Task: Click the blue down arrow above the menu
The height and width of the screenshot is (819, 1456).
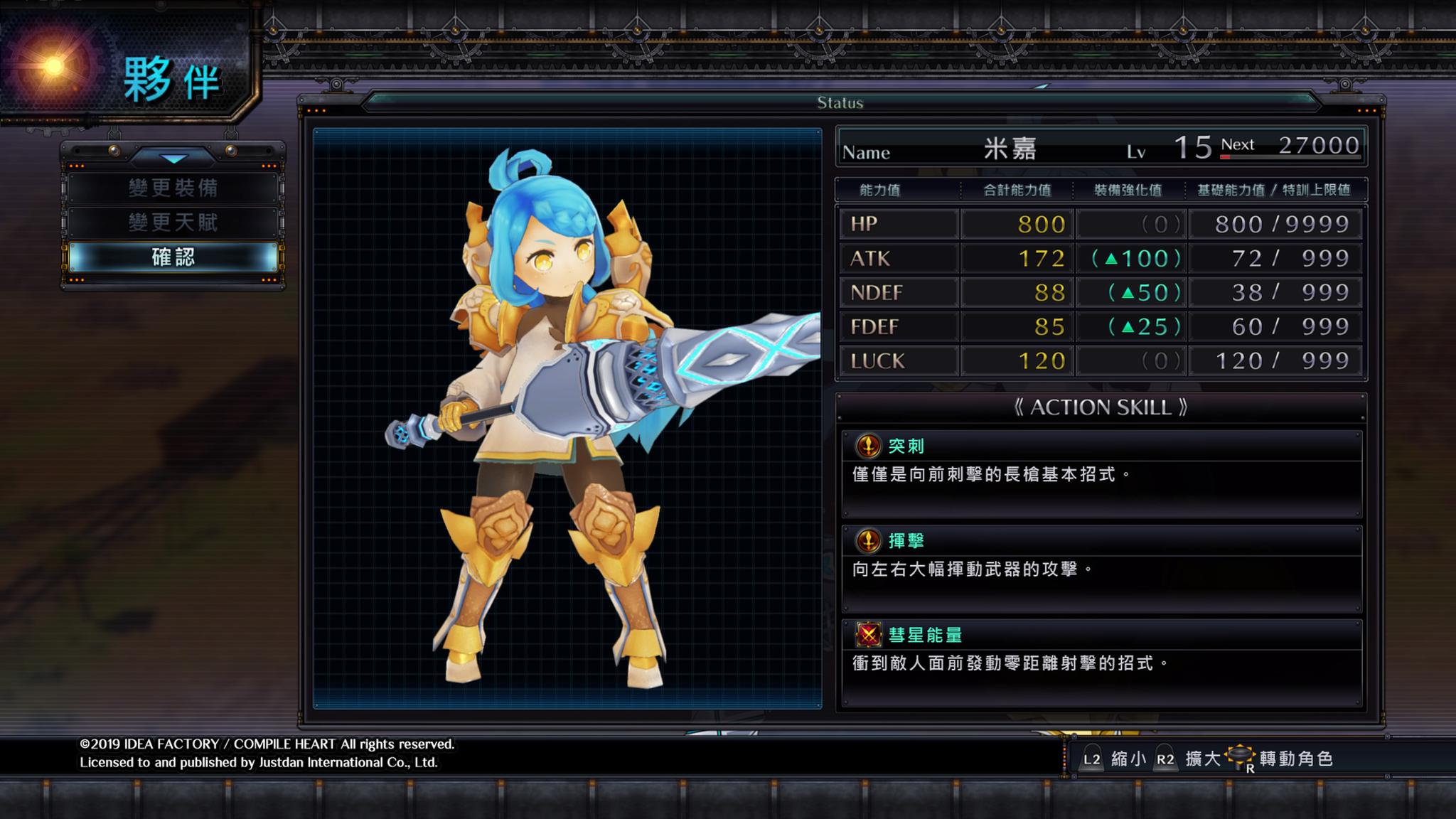Action: (x=173, y=158)
